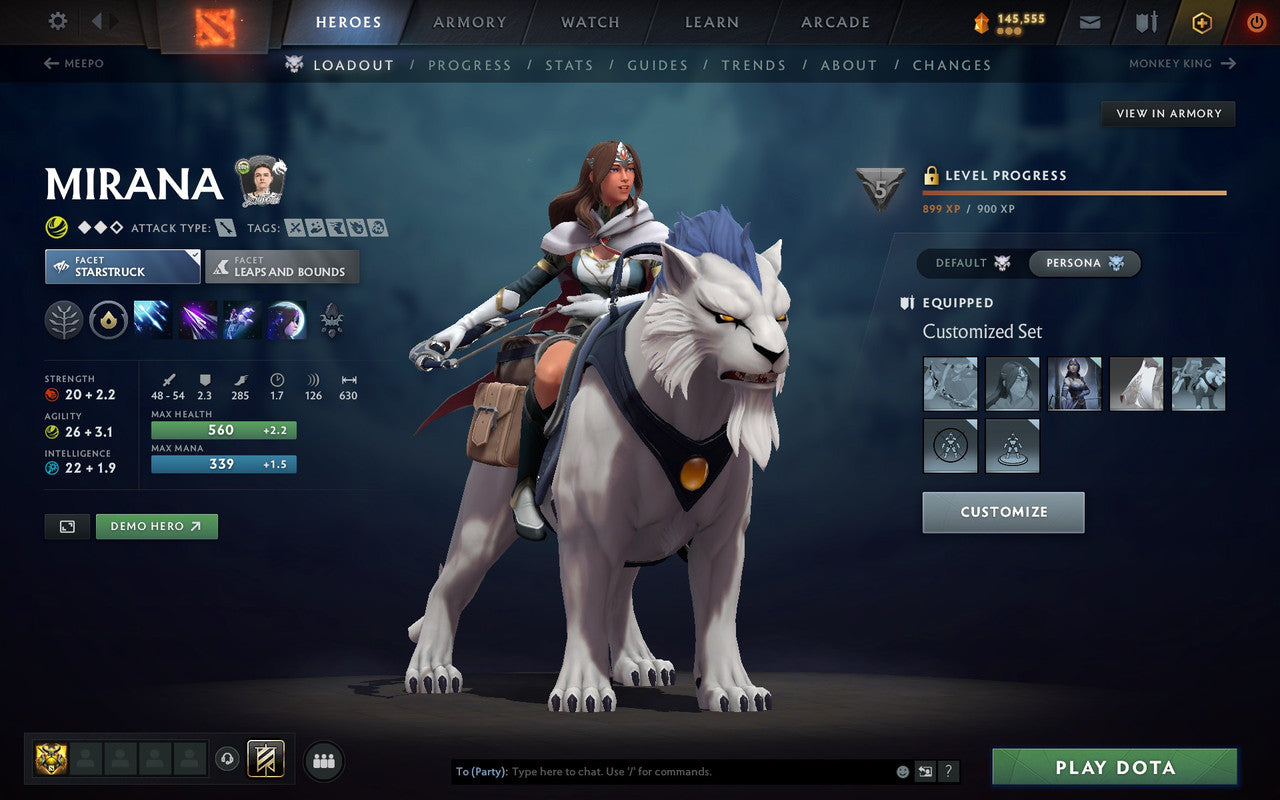Launch Demo Hero mode
1280x800 pixels.
(156, 526)
